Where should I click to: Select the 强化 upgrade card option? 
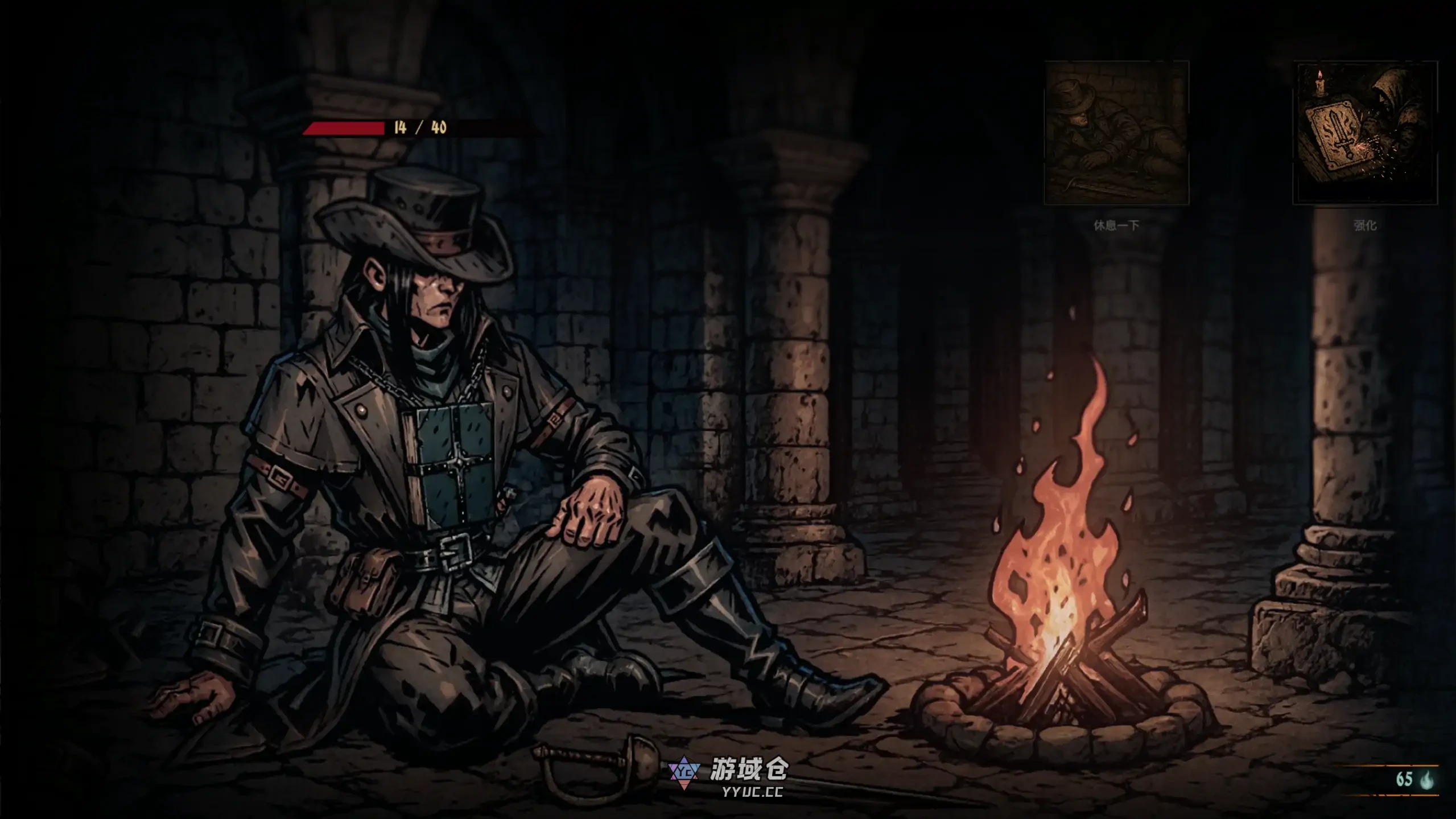point(1365,133)
